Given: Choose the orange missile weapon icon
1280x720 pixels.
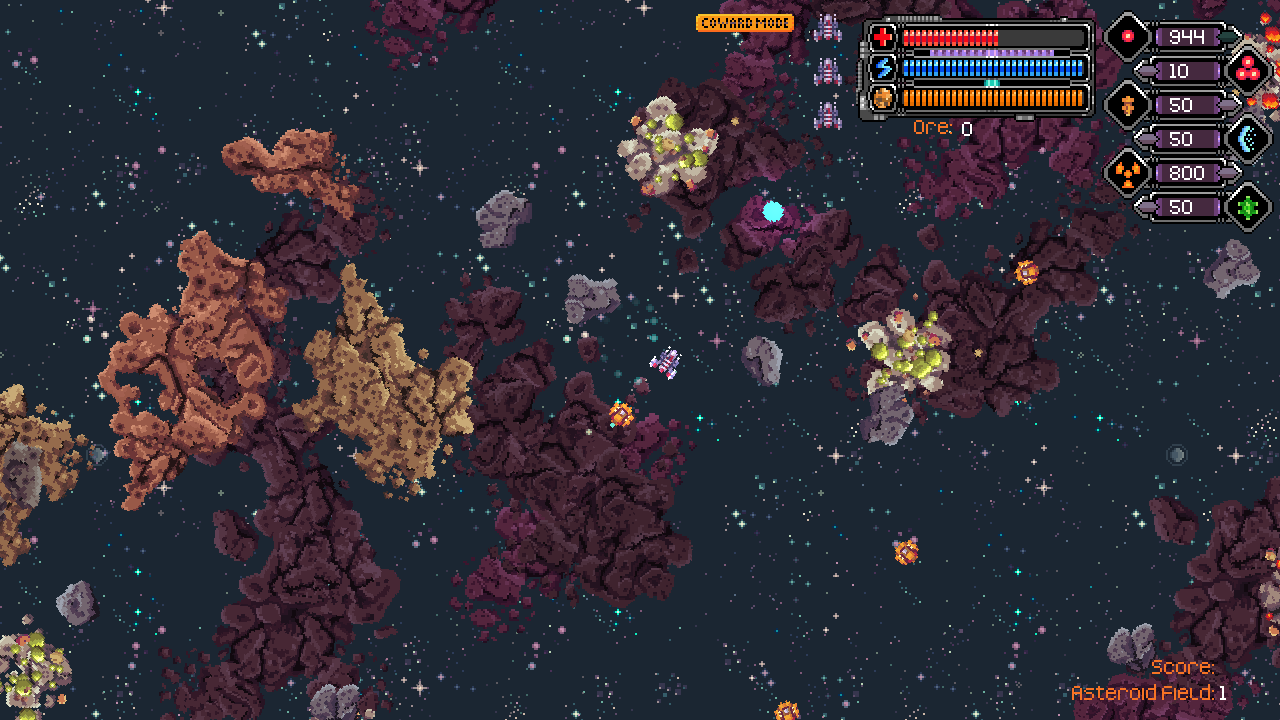Looking at the screenshot, I should 1127,105.
